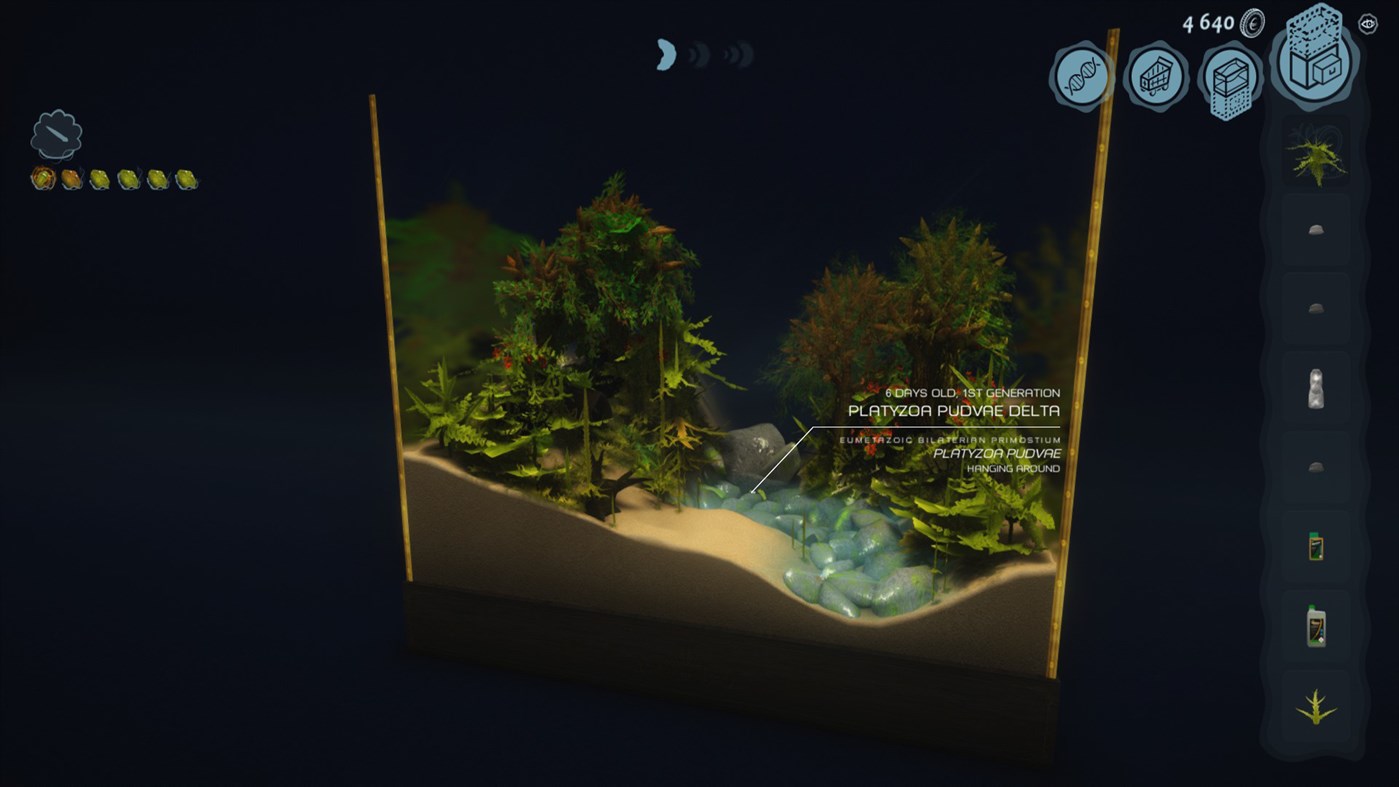Select the last yellow egg in the row
The image size is (1399, 787).
185,179
